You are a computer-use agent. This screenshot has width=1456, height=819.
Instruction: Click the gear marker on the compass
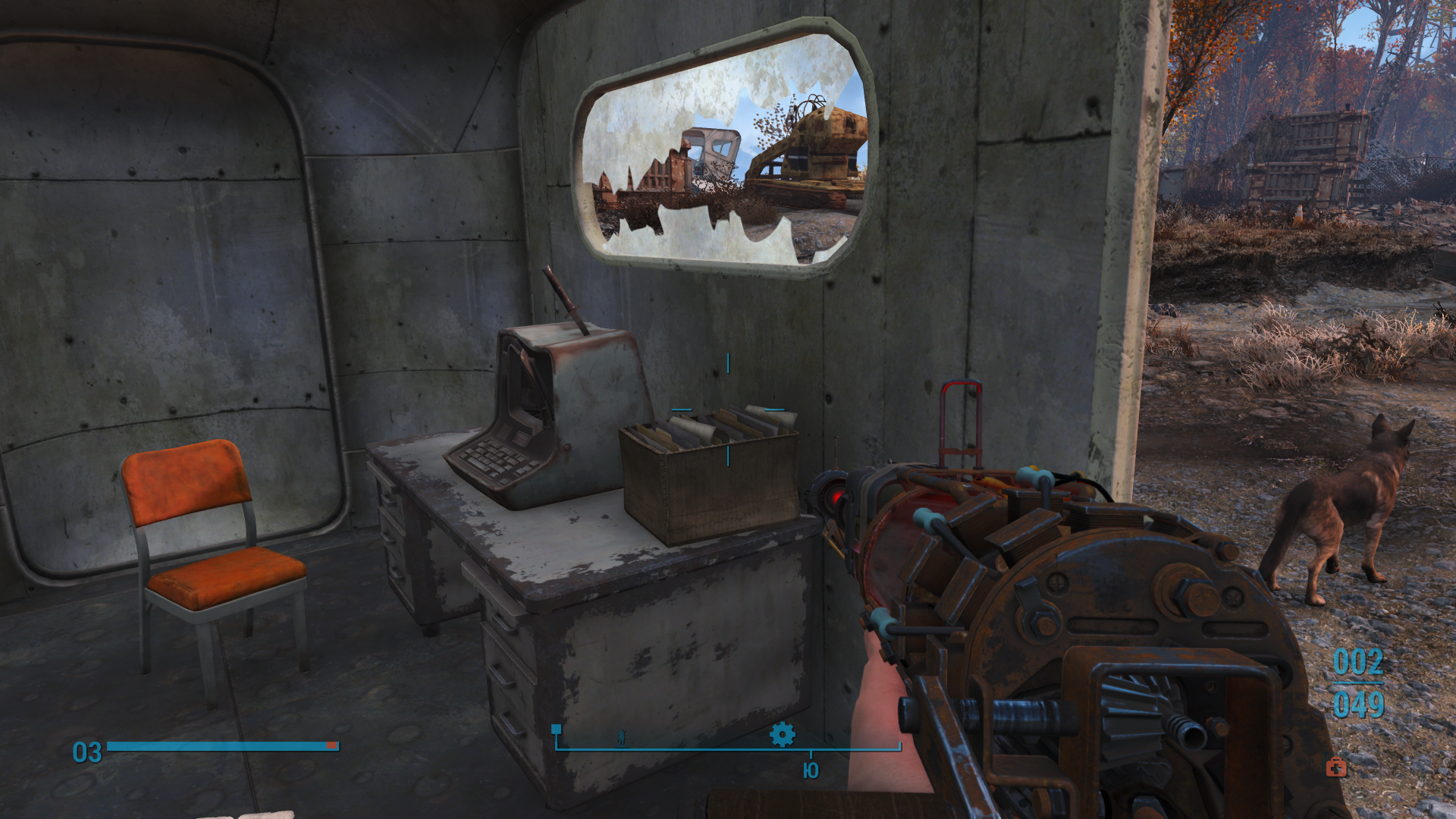(782, 734)
